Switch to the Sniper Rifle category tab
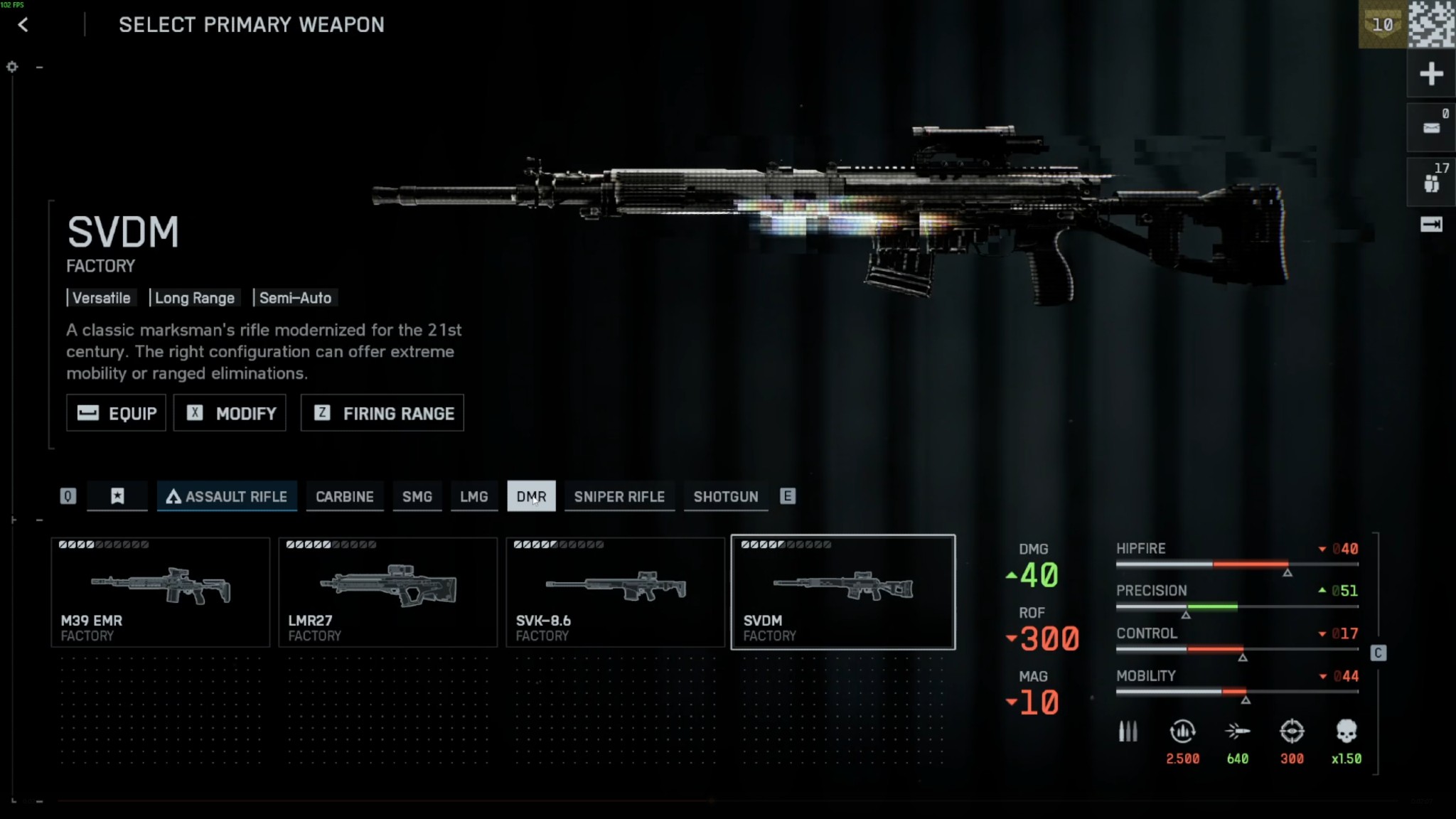Image resolution: width=1456 pixels, height=819 pixels. coord(619,496)
